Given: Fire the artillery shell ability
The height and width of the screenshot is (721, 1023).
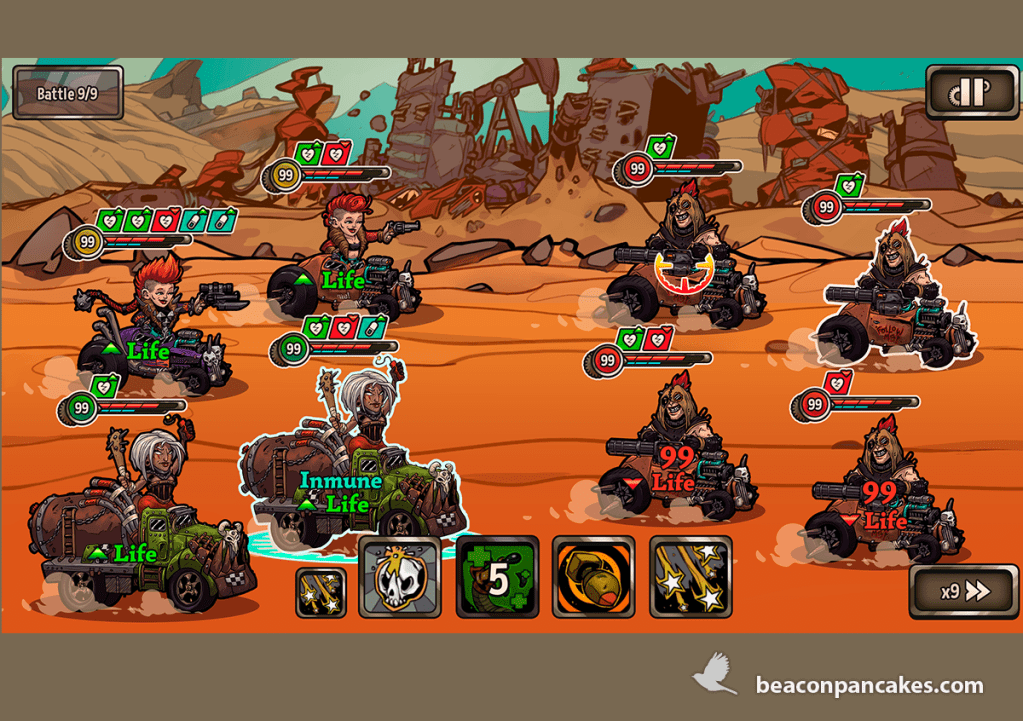Looking at the screenshot, I should 594,577.
